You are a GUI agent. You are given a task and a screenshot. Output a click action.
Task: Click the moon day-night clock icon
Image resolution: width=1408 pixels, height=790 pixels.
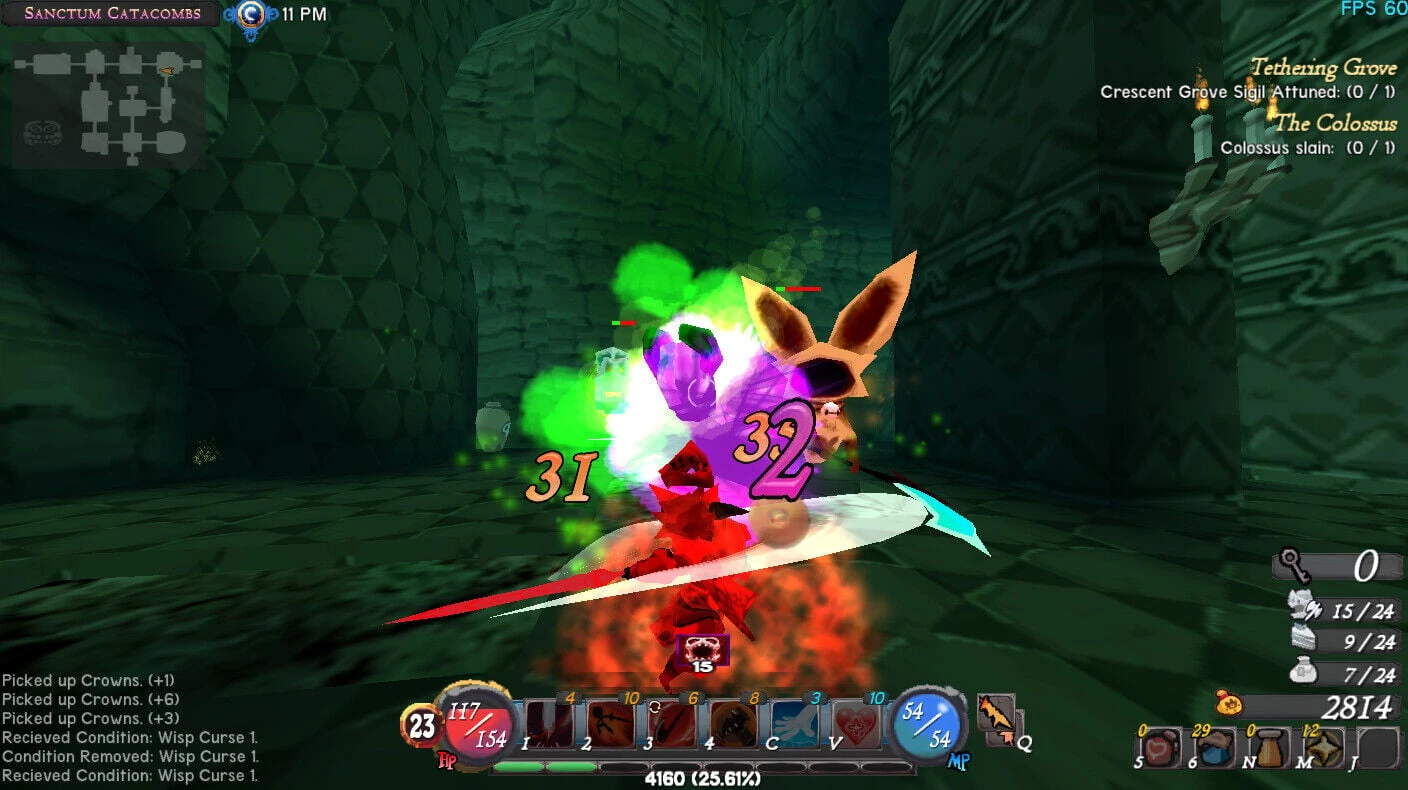(x=250, y=14)
